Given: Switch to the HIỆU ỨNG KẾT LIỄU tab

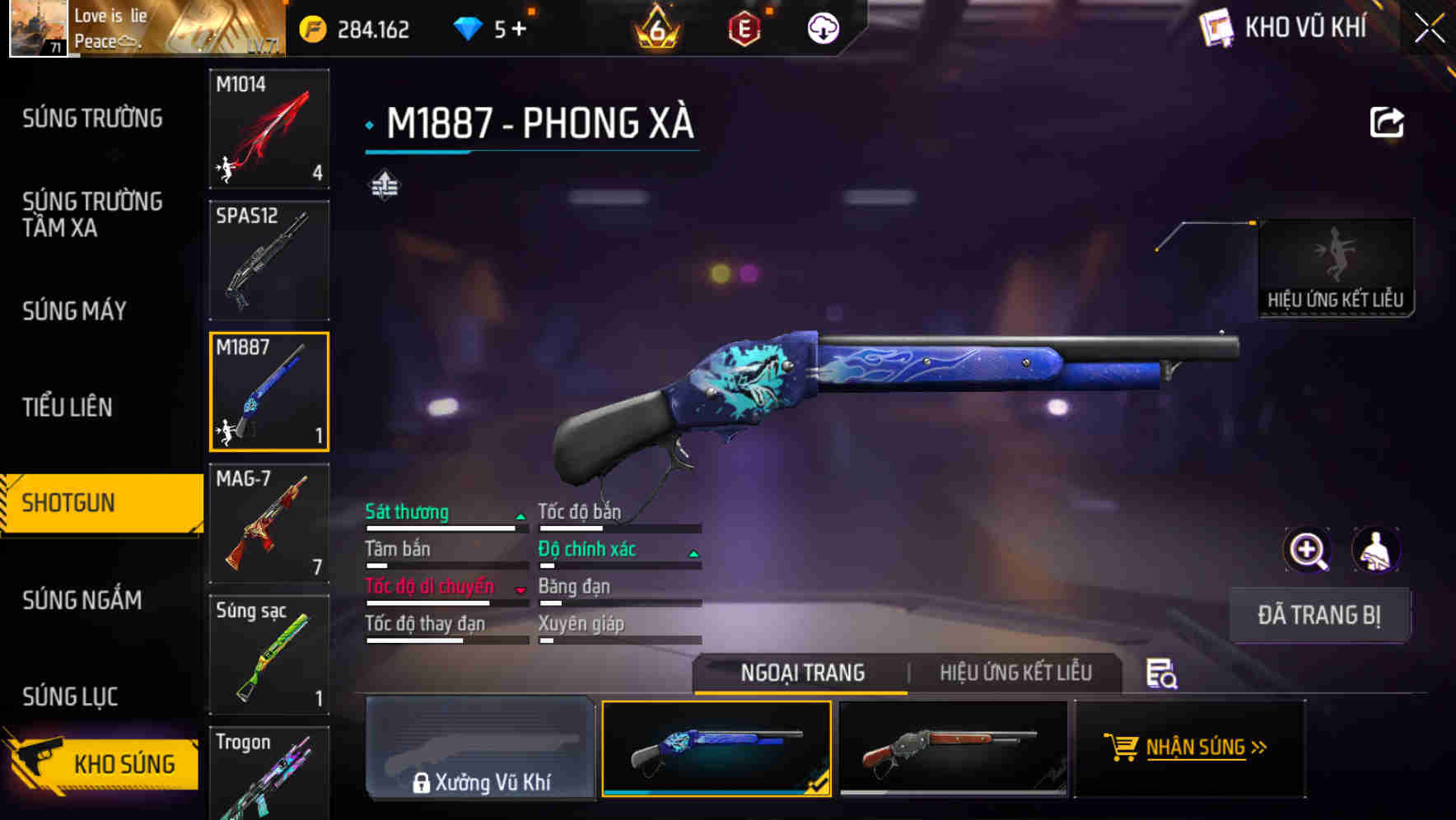Looking at the screenshot, I should point(1015,673).
